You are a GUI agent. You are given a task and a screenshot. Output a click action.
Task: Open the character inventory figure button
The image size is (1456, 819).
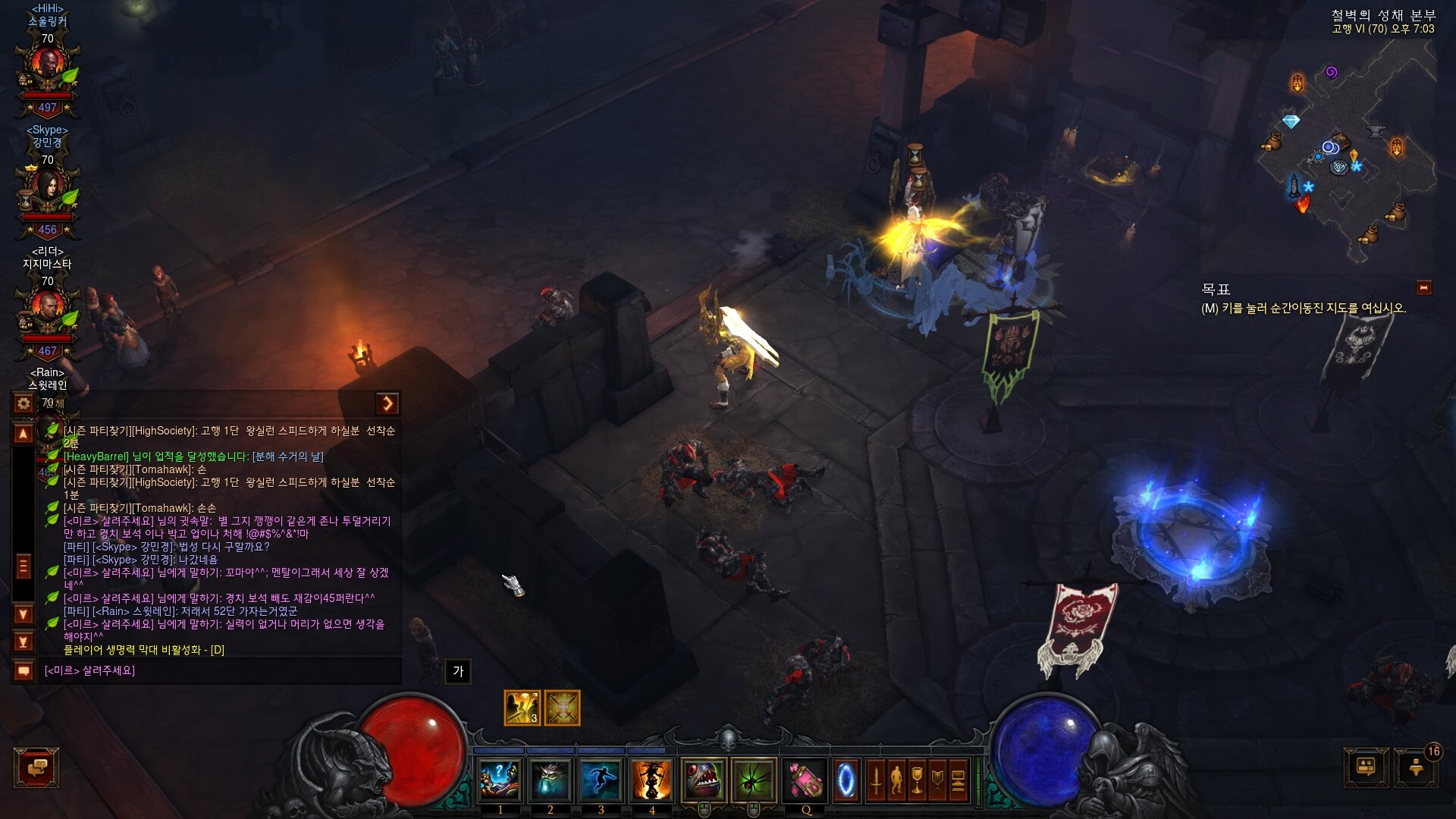point(896,780)
